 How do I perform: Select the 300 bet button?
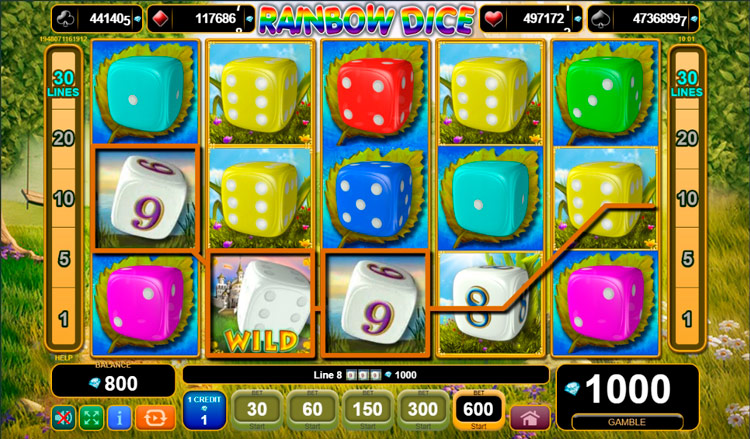tap(424, 410)
